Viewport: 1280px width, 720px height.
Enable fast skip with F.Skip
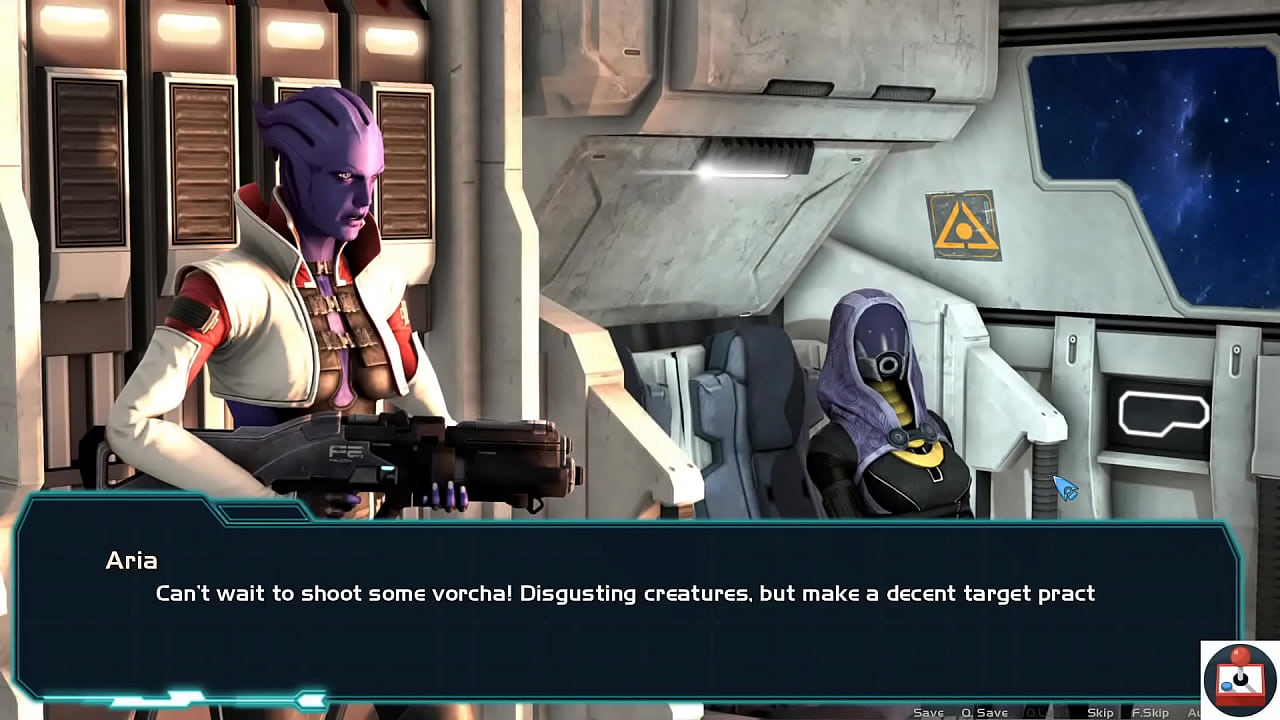click(x=1151, y=712)
